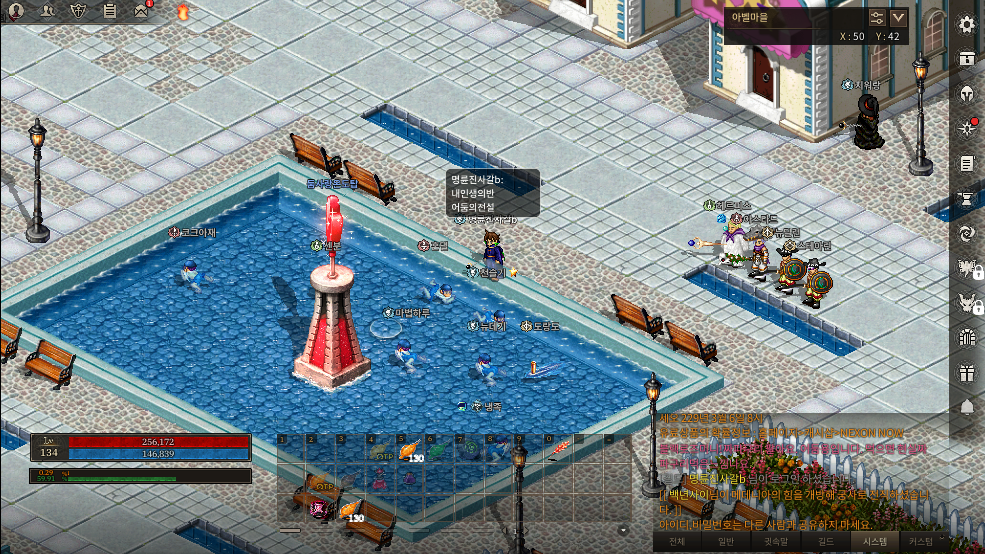This screenshot has height=554, width=985.
Task: Toggle the minimap settings slider button
Action: (x=877, y=17)
